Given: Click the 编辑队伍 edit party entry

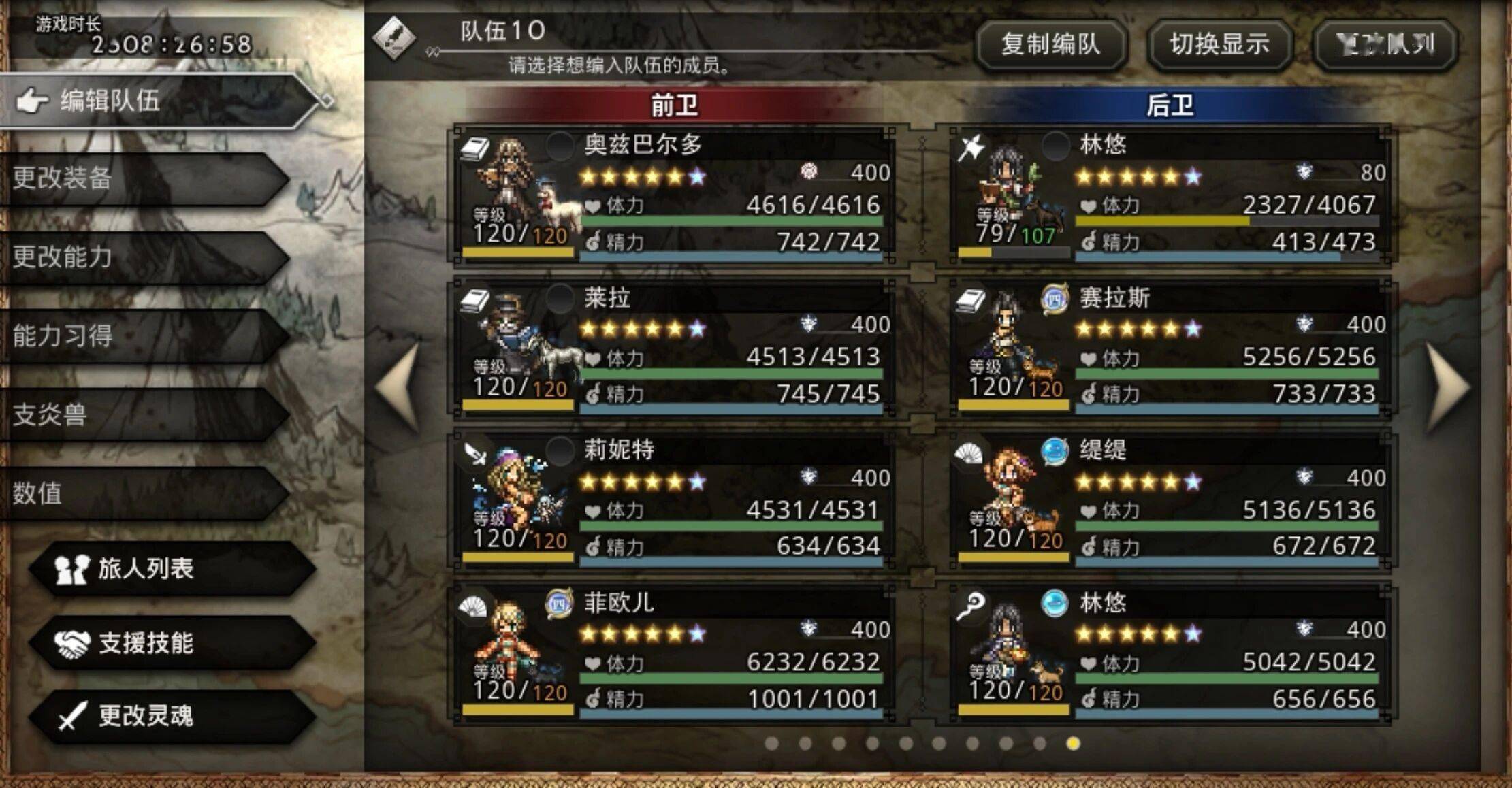Looking at the screenshot, I should [x=157, y=101].
